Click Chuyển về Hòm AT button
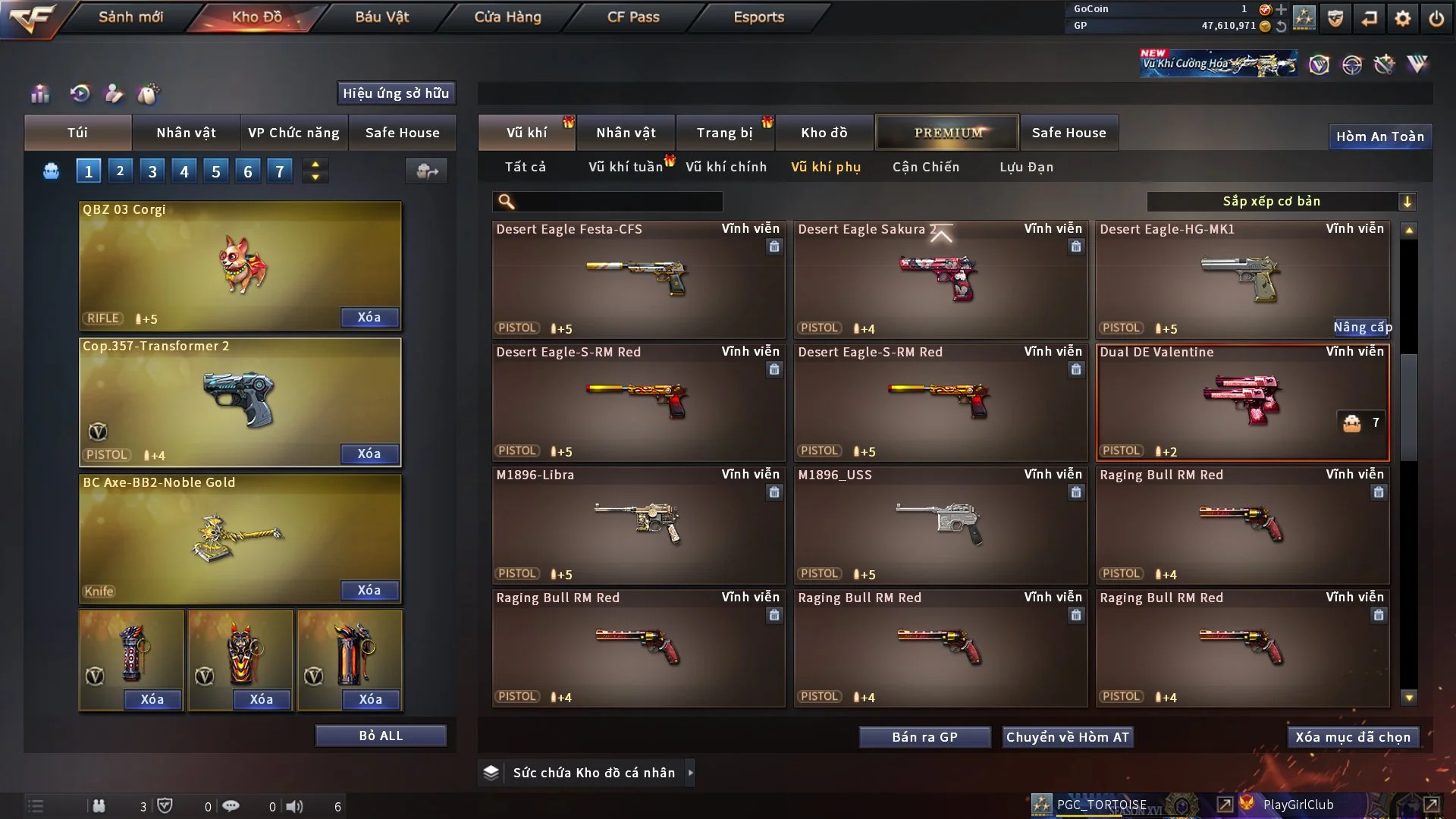The image size is (1456, 819). pos(1068,737)
